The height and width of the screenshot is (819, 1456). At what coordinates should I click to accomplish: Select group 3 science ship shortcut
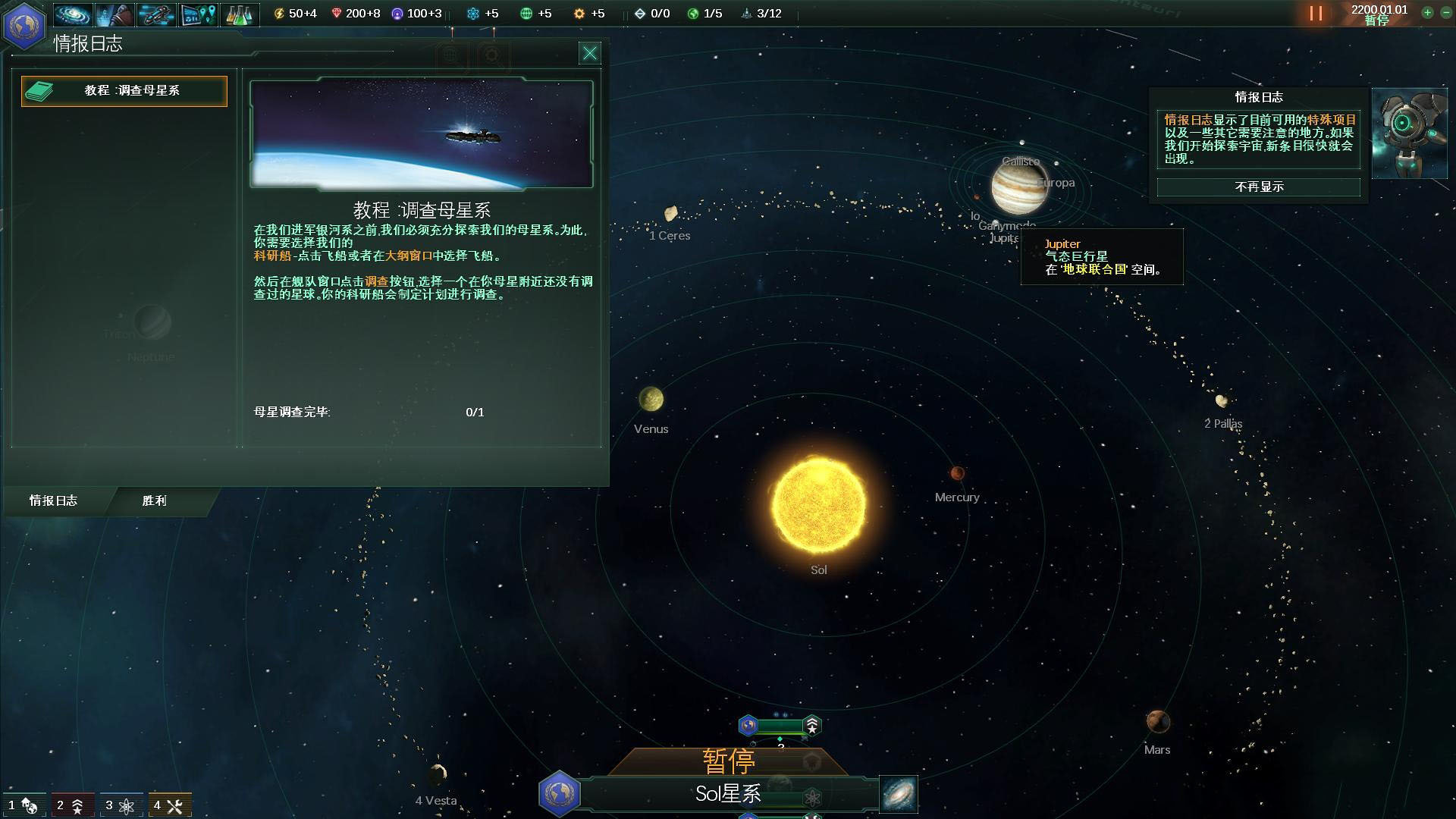[120, 805]
